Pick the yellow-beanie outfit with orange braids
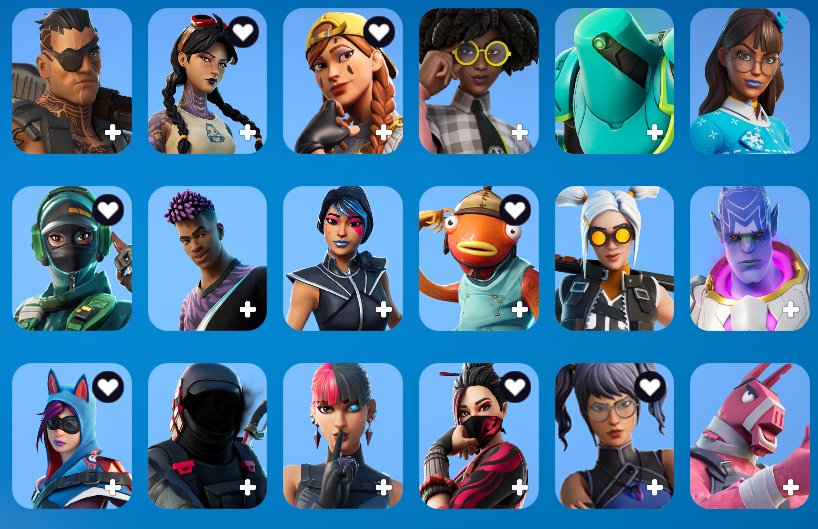 pos(342,81)
